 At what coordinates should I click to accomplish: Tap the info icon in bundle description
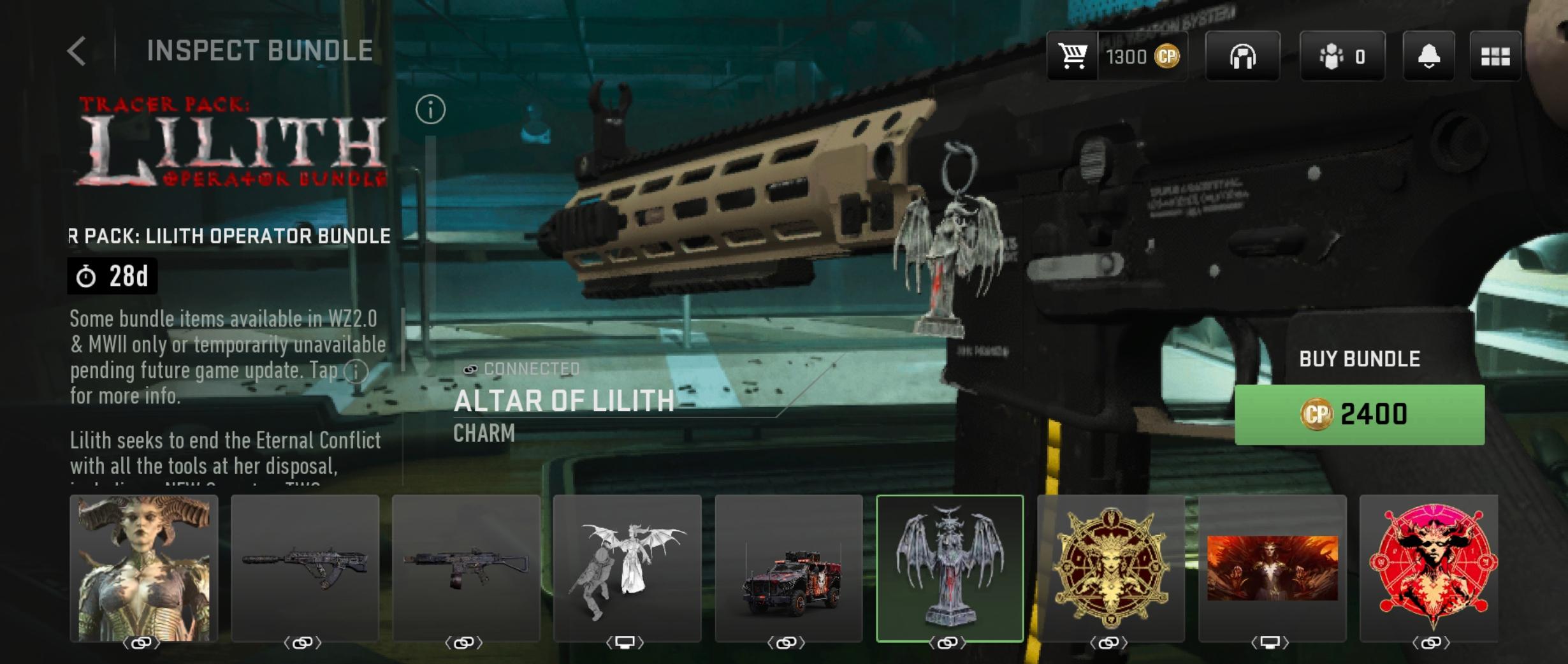pyautogui.click(x=356, y=371)
